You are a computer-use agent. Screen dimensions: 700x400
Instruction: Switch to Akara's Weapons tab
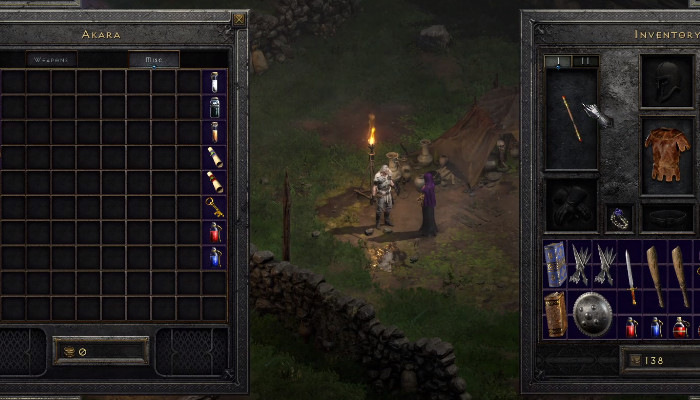click(x=52, y=60)
